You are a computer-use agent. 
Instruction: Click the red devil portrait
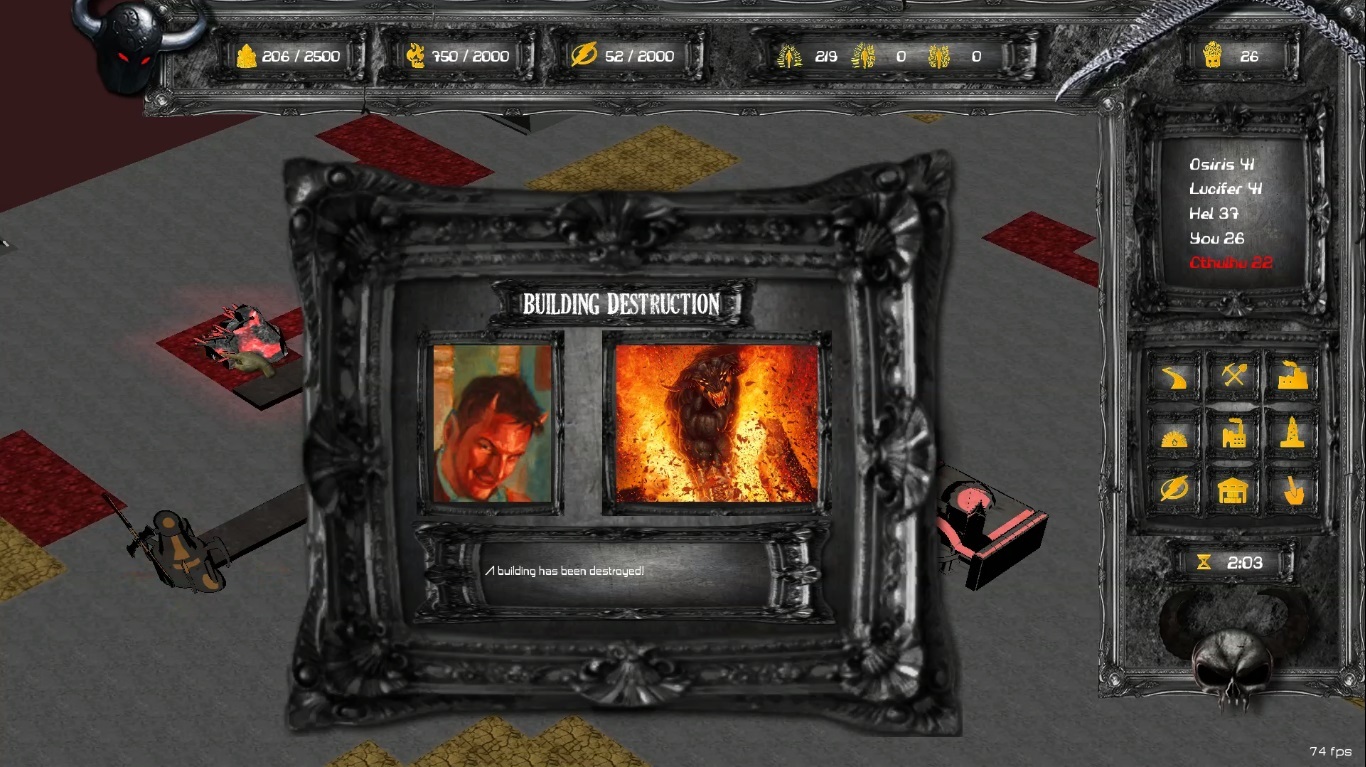[x=492, y=424]
